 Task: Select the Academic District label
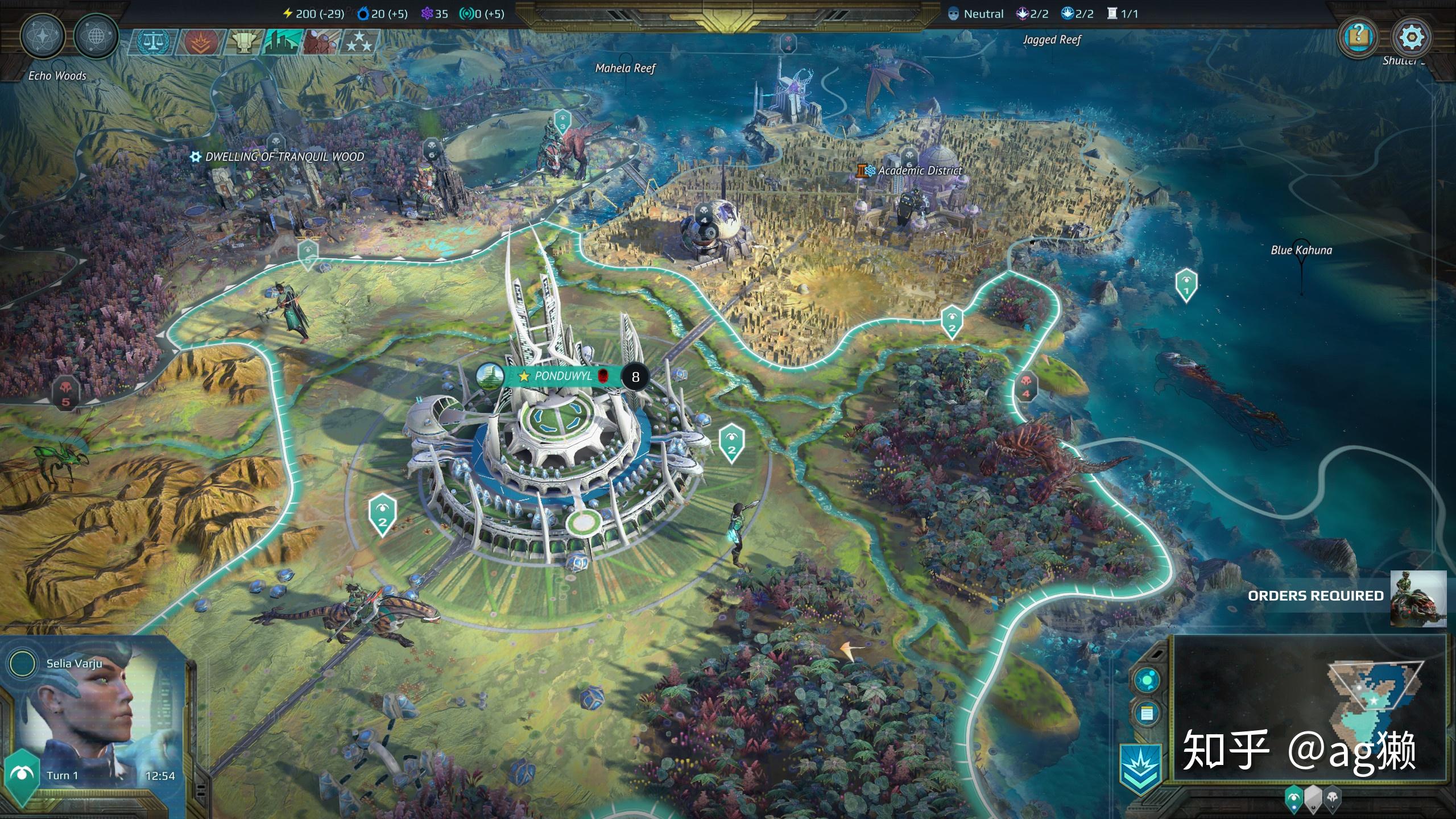(919, 171)
